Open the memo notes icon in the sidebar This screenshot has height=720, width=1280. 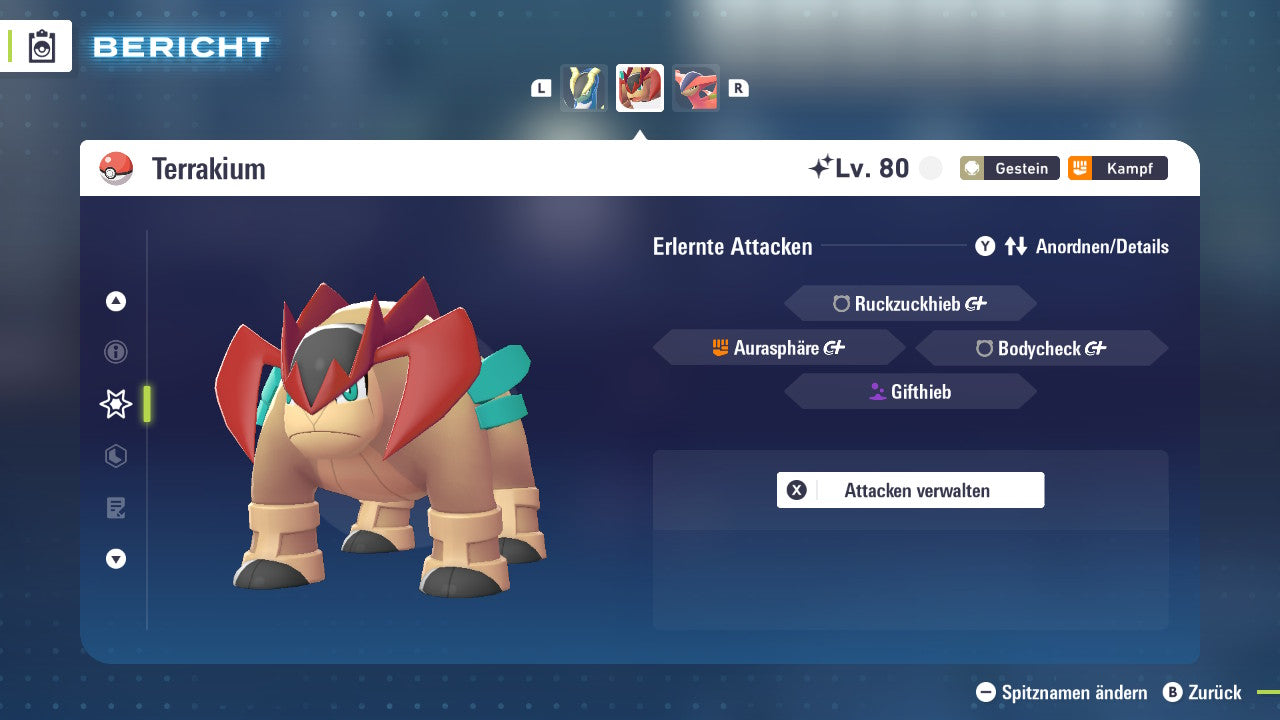tap(116, 508)
